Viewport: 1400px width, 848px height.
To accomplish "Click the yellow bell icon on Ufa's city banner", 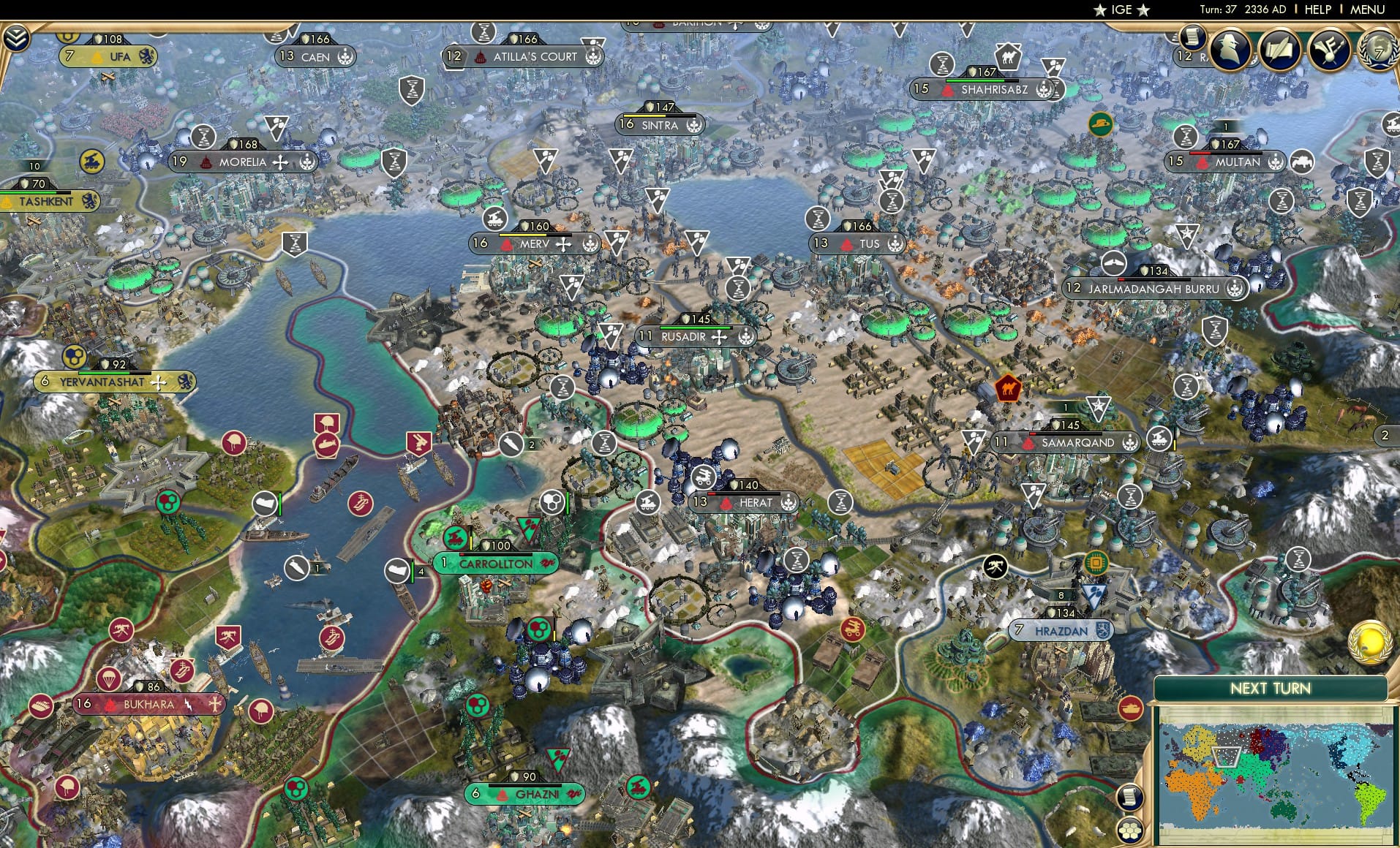I will (96, 57).
